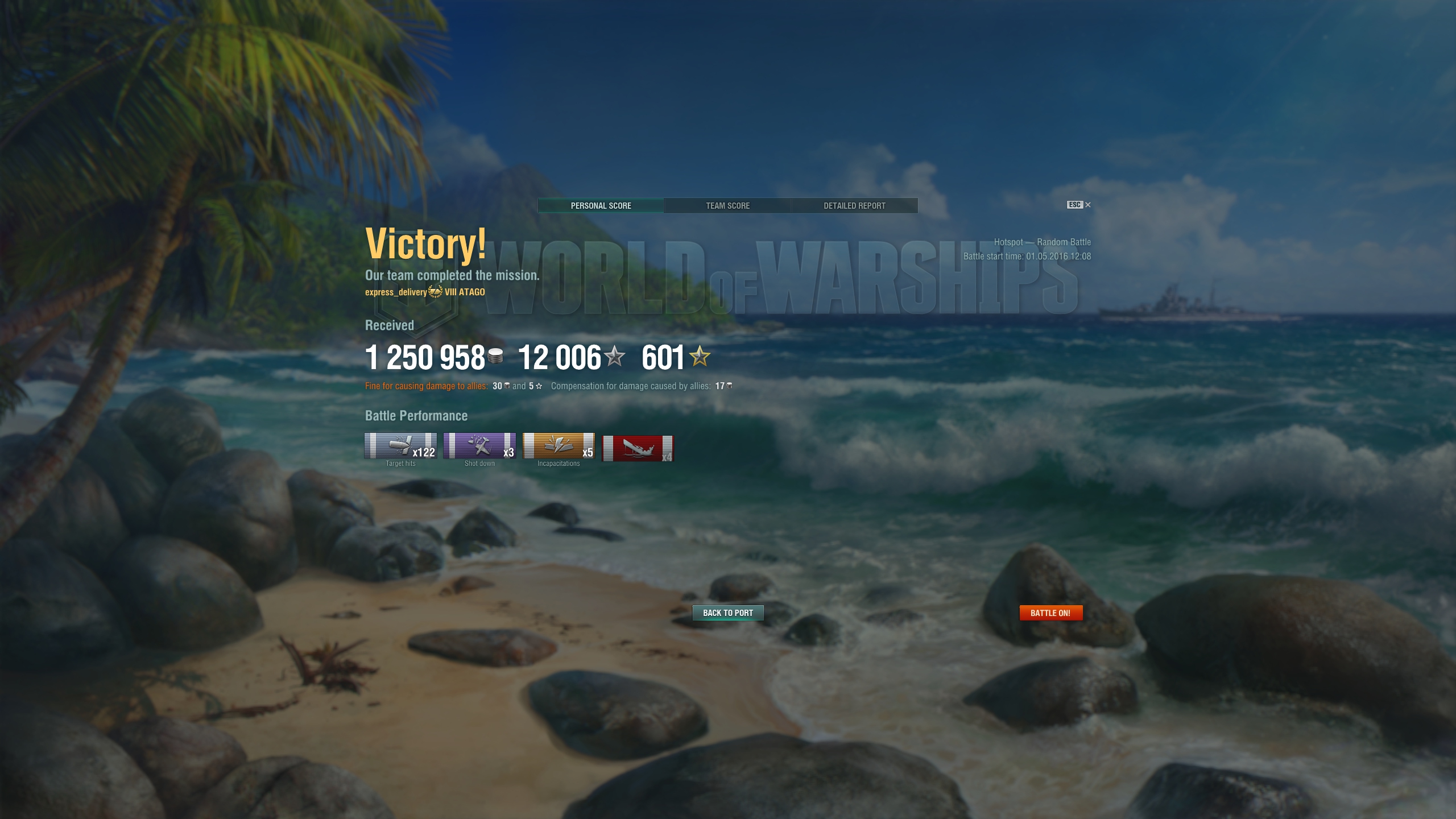The image size is (1456, 819).
Task: Select the Shot down x3 ribbon
Action: [479, 446]
